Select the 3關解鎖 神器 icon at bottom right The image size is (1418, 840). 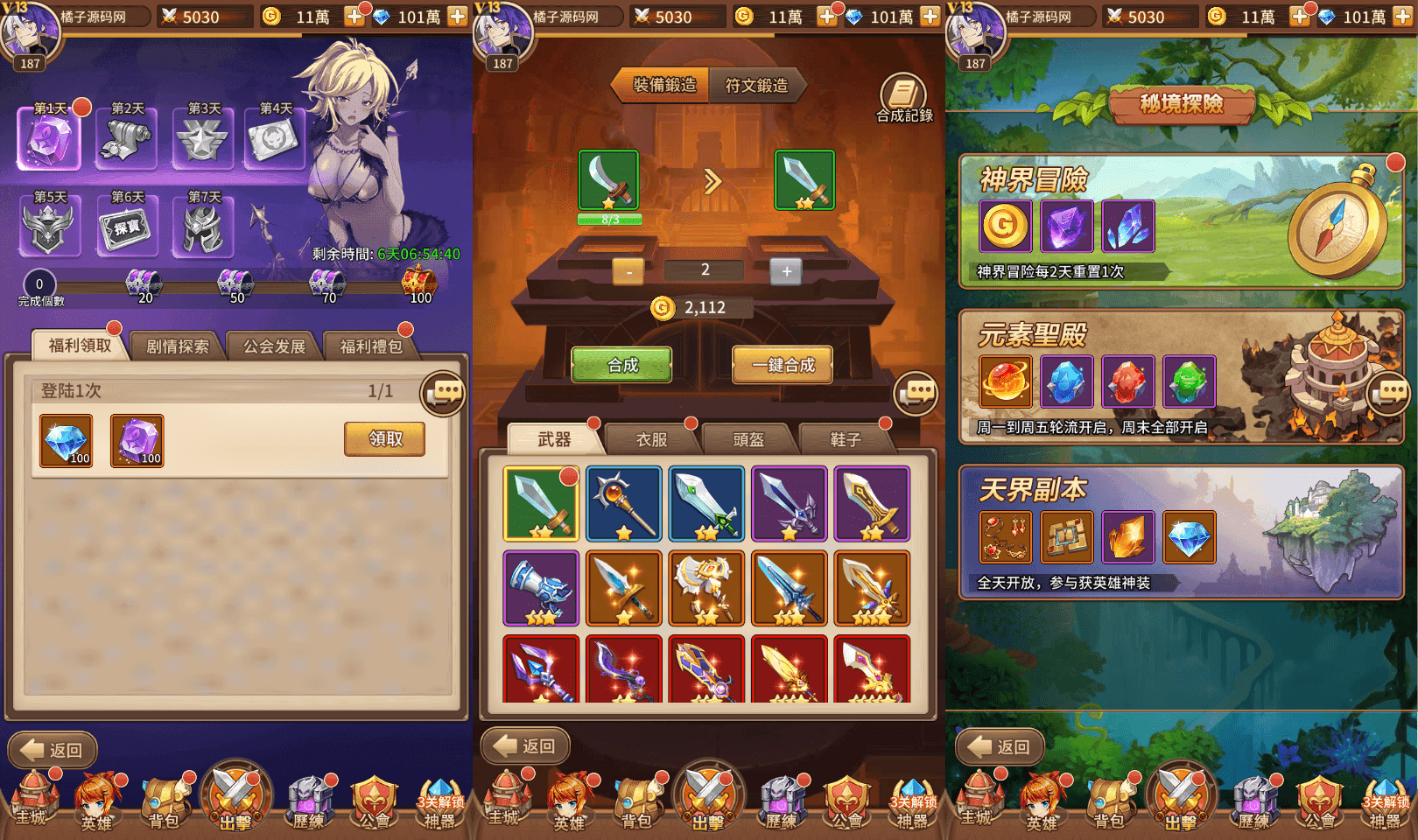(x=1387, y=801)
